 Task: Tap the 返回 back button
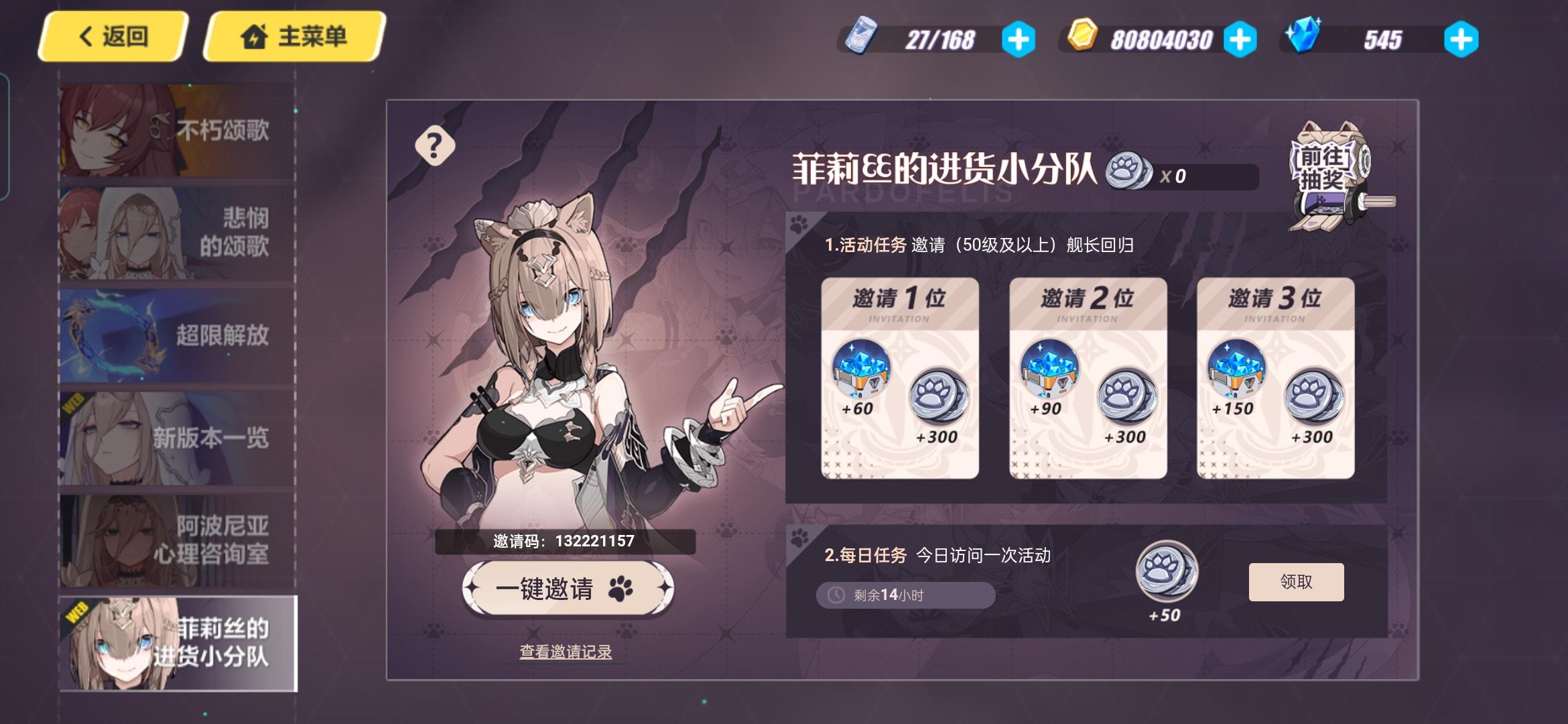pyautogui.click(x=113, y=37)
